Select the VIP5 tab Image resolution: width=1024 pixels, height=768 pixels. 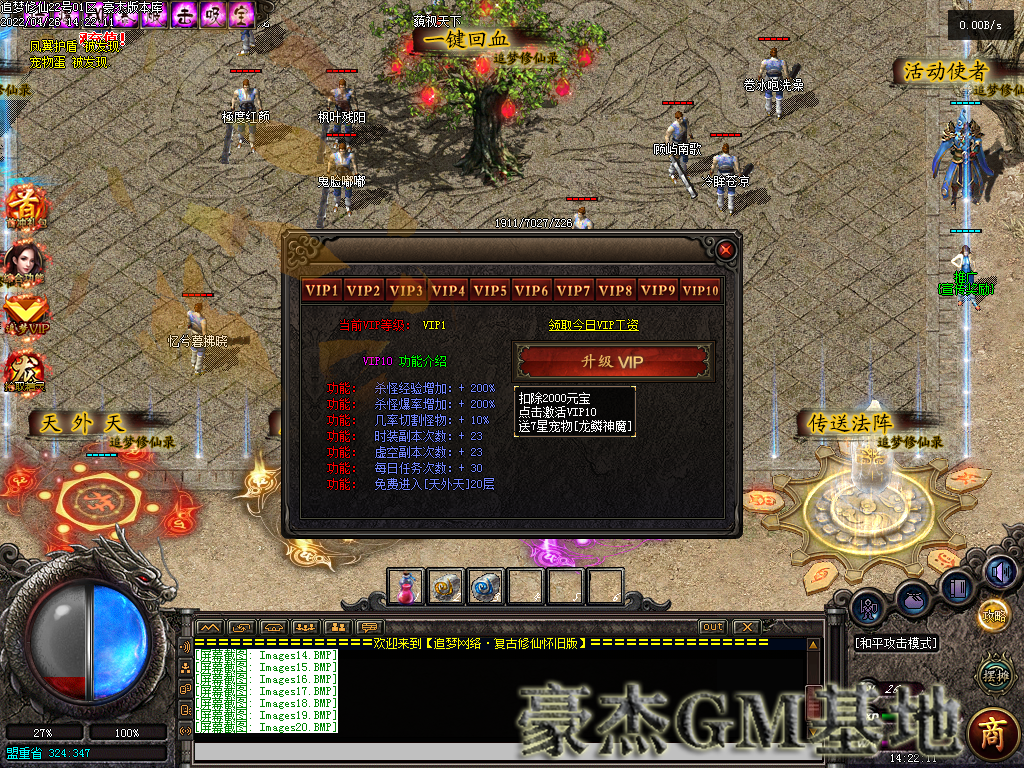(x=490, y=291)
